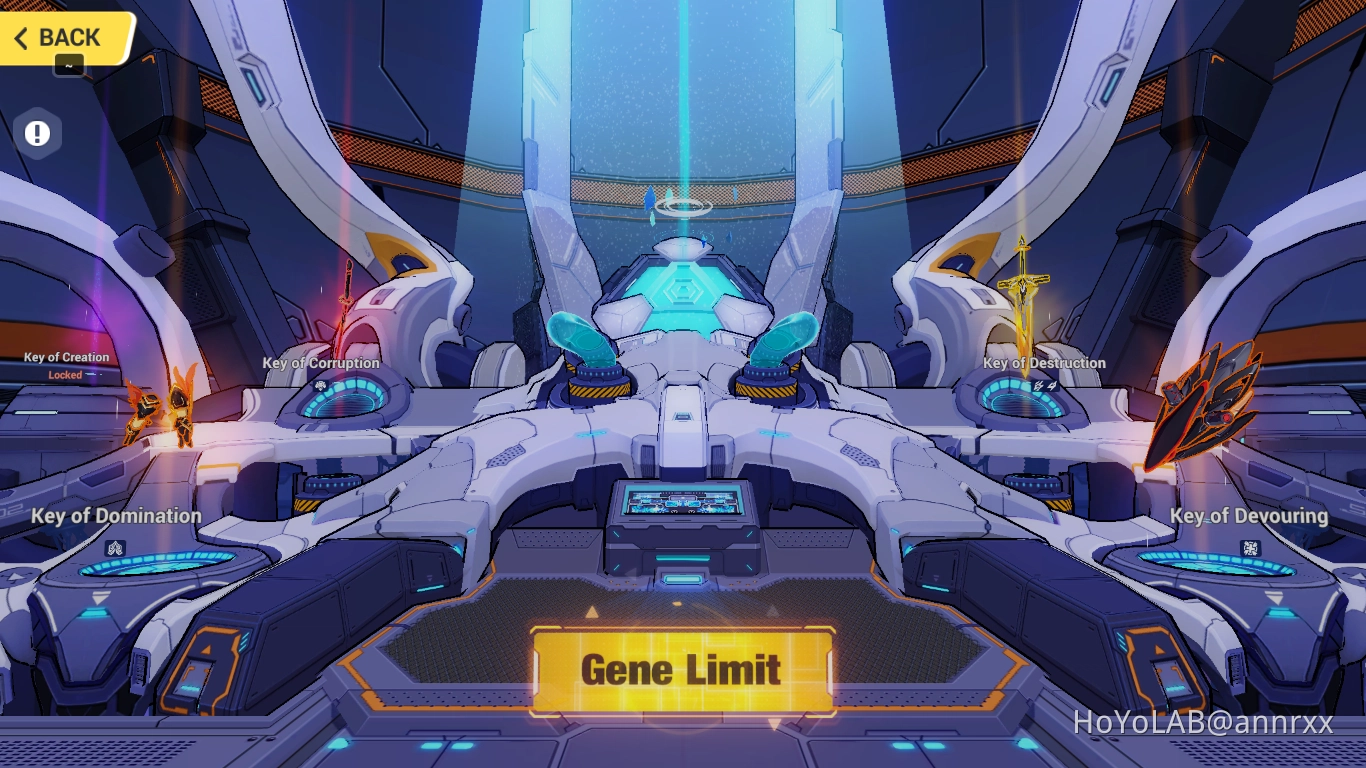The width and height of the screenshot is (1366, 768).
Task: Click the Locked tag under Key of Creation
Action: [65, 375]
